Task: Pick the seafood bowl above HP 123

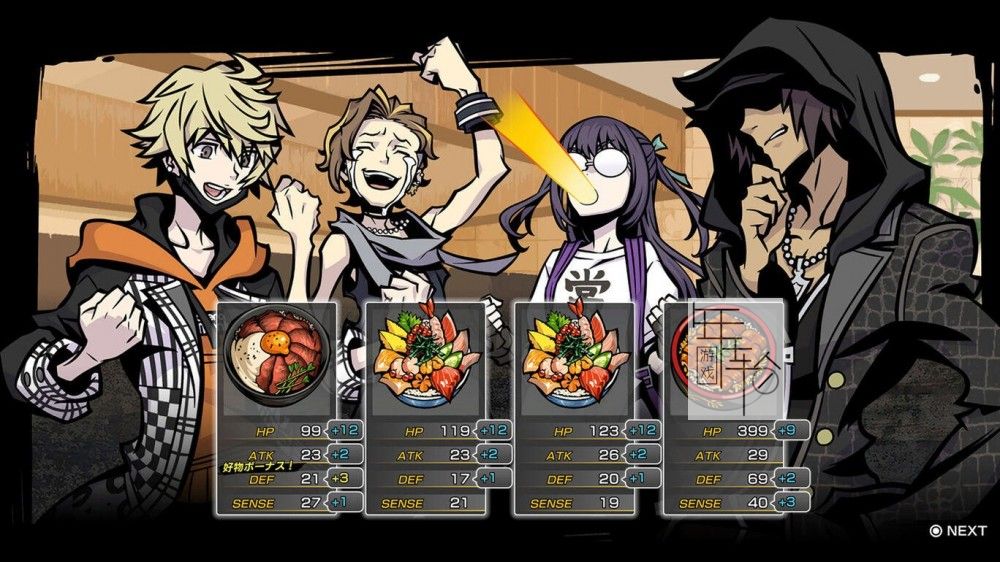Action: coord(573,358)
